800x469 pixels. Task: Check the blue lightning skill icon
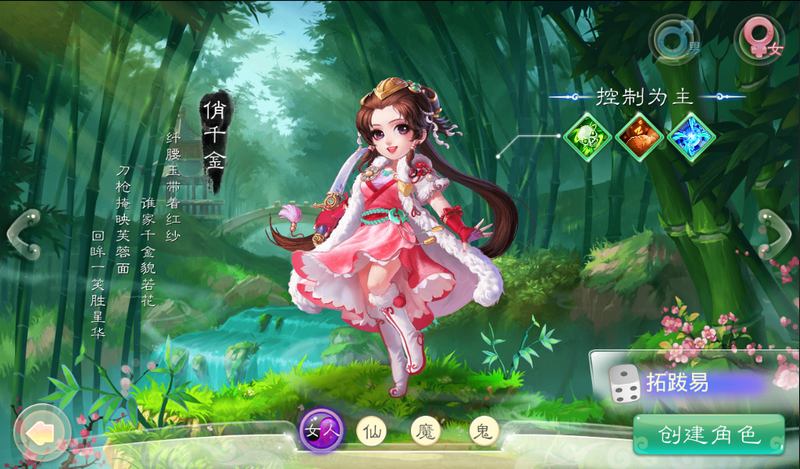[x=693, y=137]
